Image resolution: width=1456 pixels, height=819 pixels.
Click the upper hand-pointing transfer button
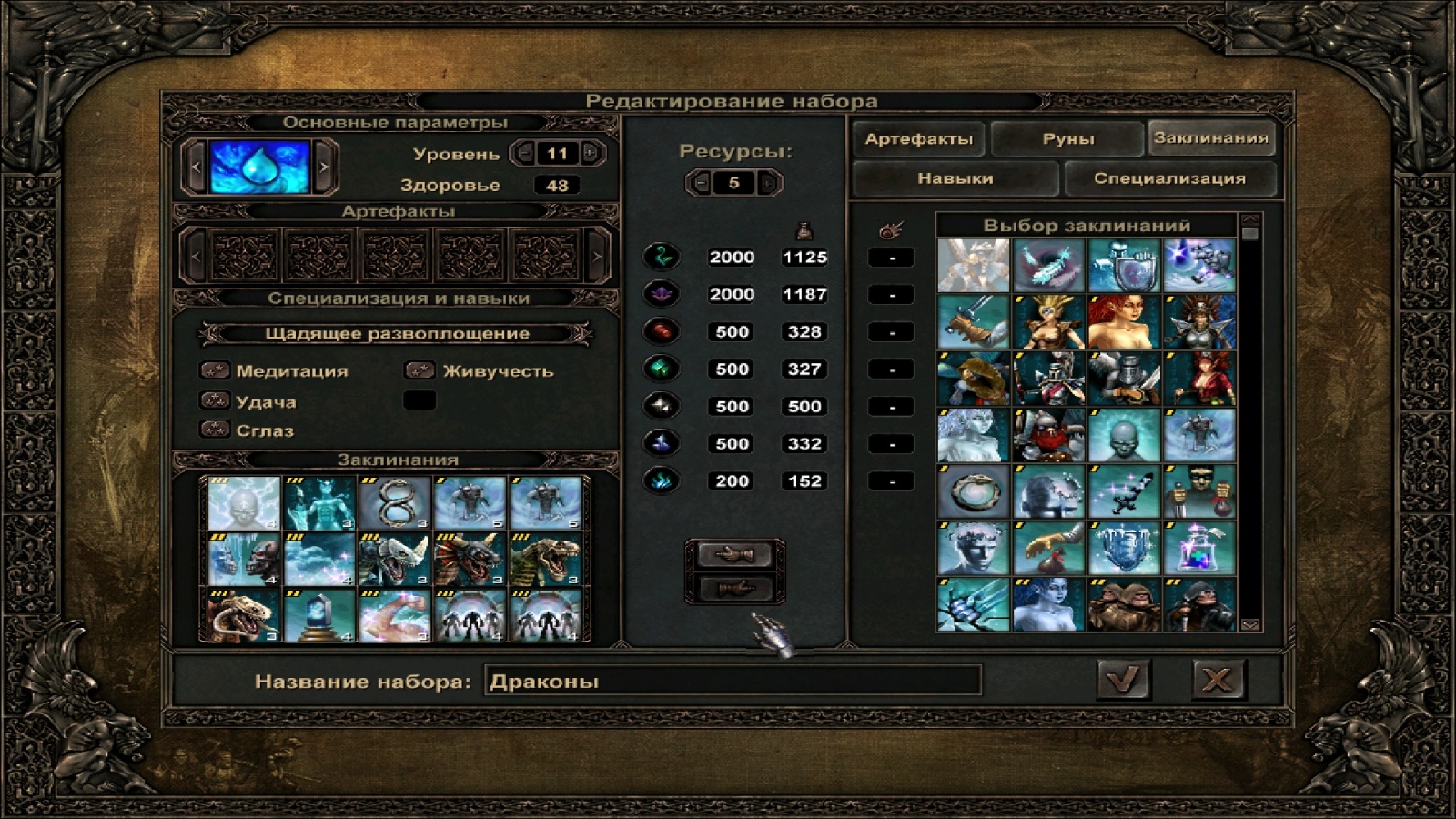733,553
